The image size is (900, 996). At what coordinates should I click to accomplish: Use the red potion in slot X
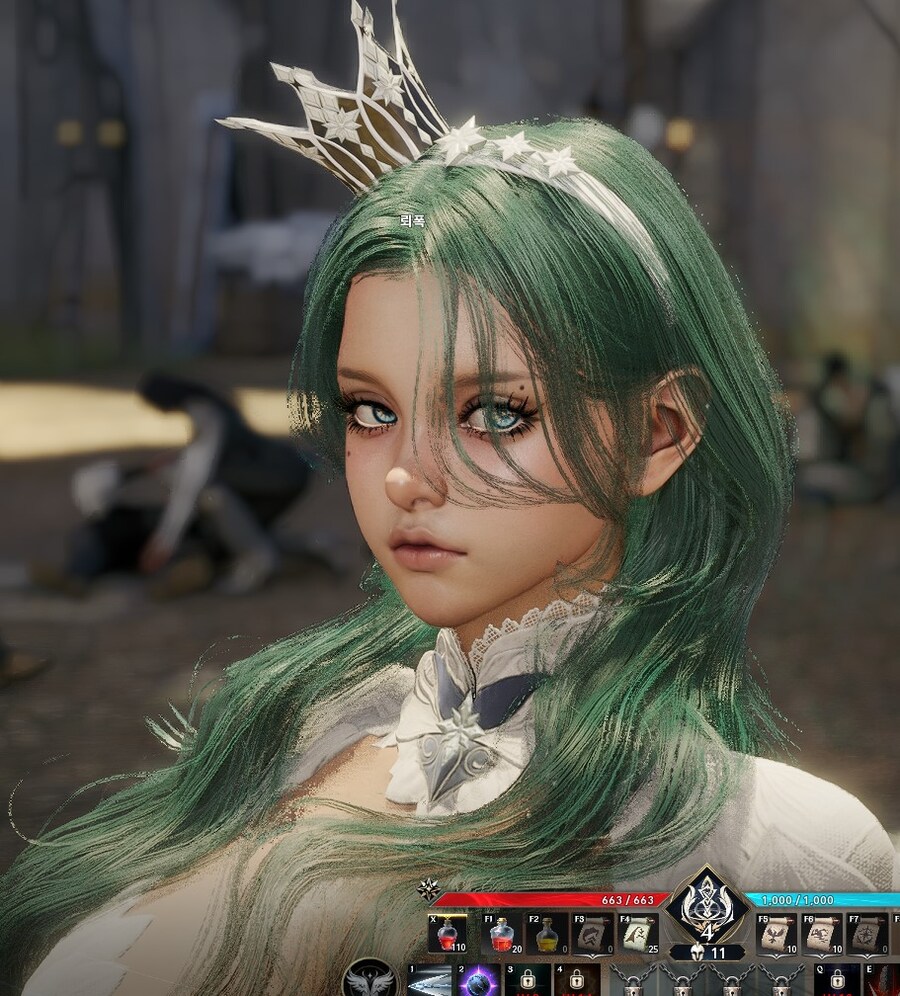[447, 933]
